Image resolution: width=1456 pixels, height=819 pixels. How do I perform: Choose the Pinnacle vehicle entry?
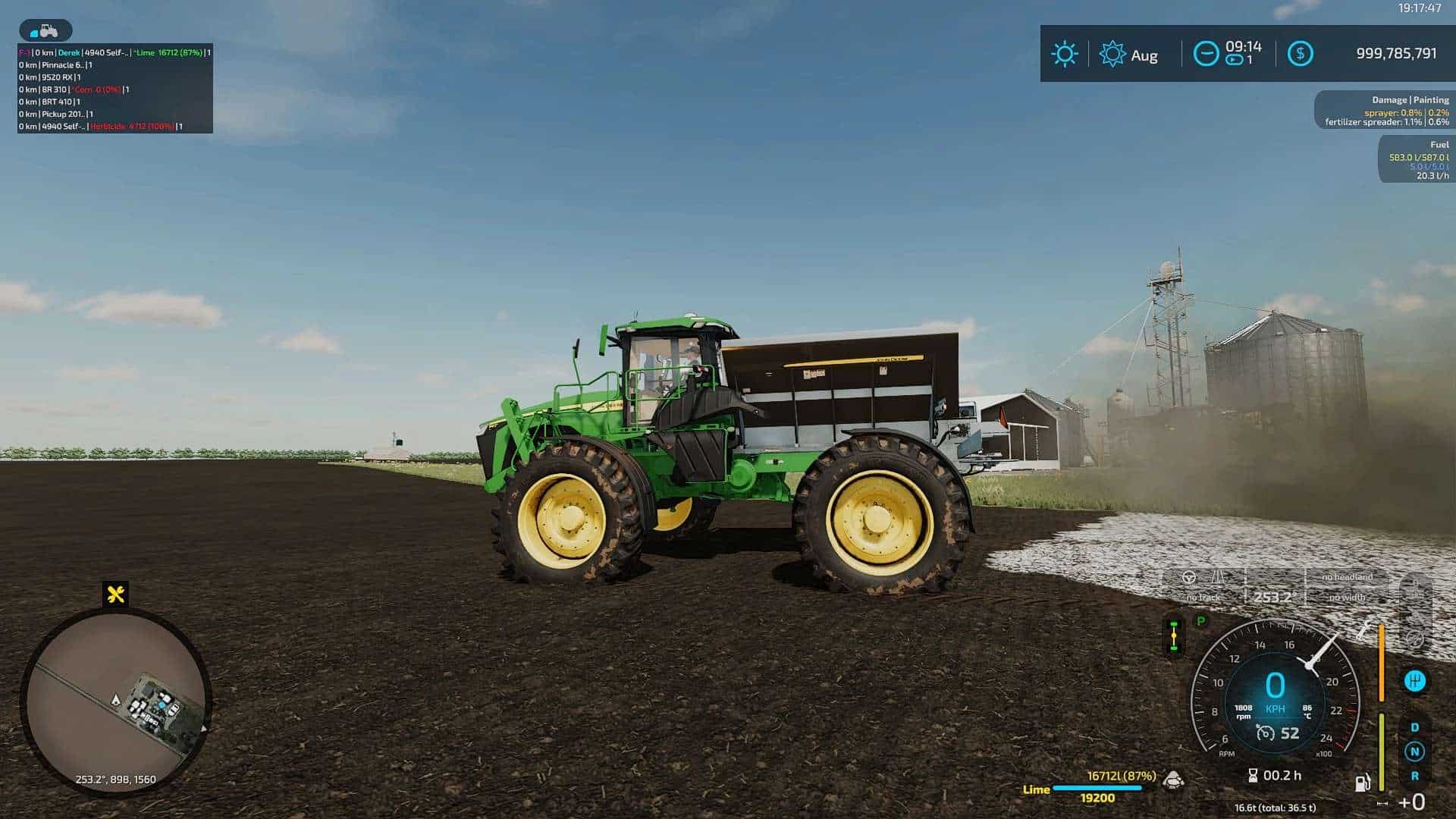point(56,65)
